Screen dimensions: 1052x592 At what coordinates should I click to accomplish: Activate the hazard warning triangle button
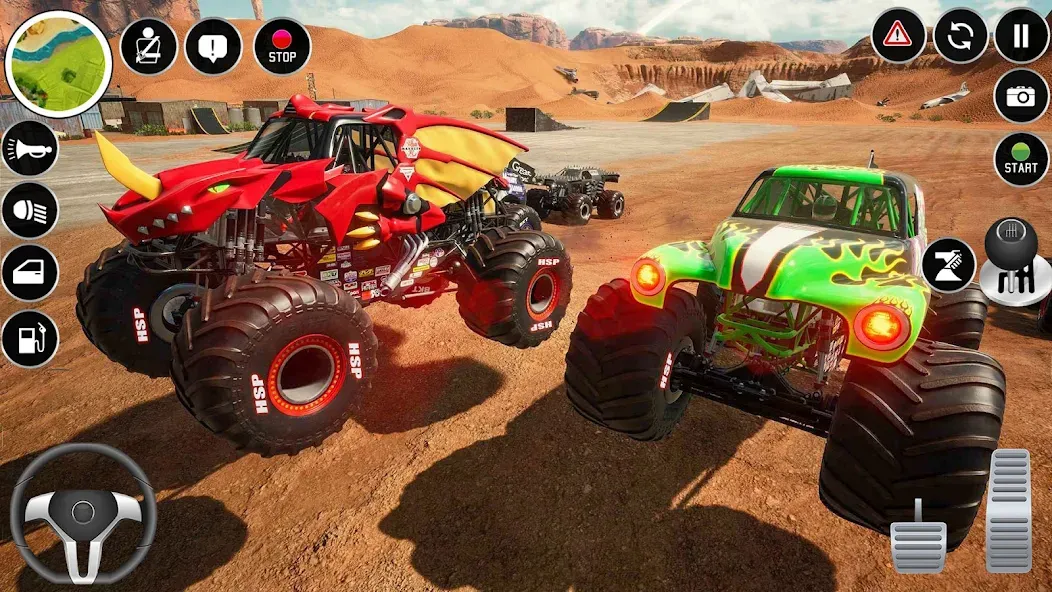click(x=898, y=36)
